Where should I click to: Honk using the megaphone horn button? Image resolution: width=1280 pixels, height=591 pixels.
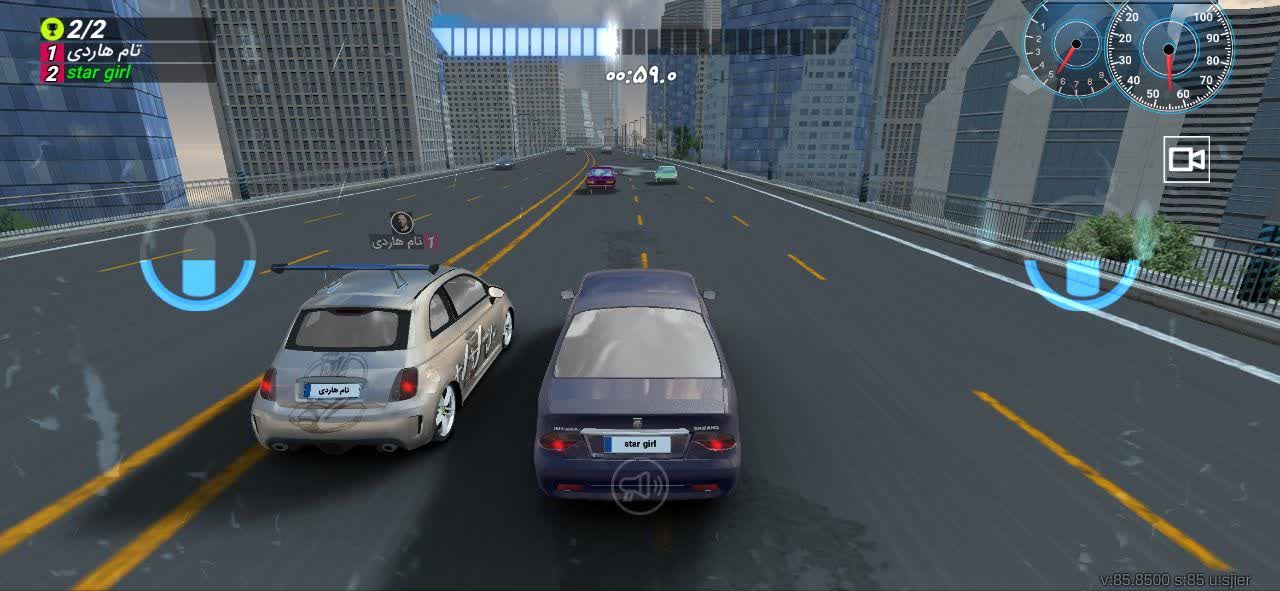pos(639,486)
